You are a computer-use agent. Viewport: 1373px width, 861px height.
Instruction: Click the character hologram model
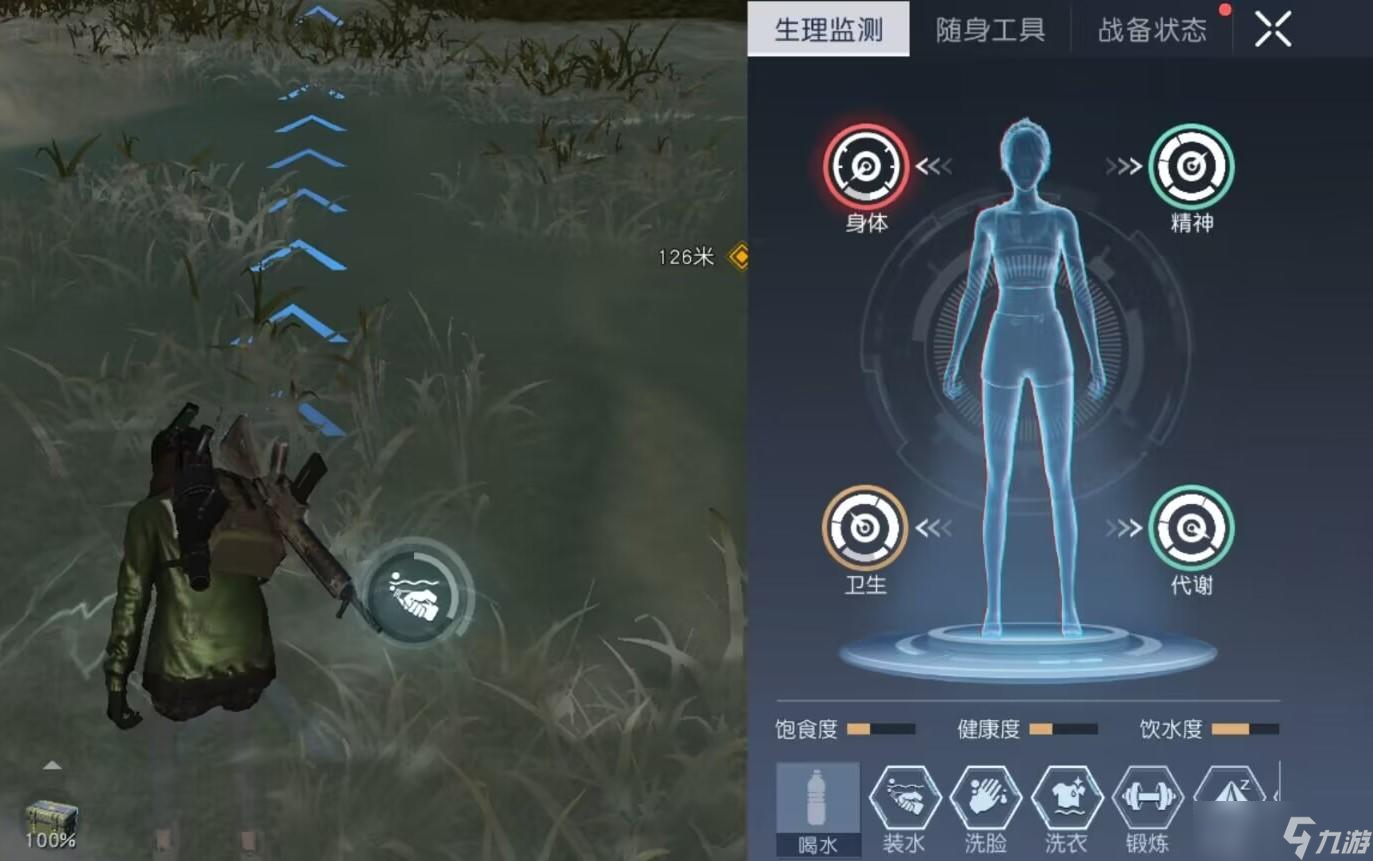[x=1030, y=400]
